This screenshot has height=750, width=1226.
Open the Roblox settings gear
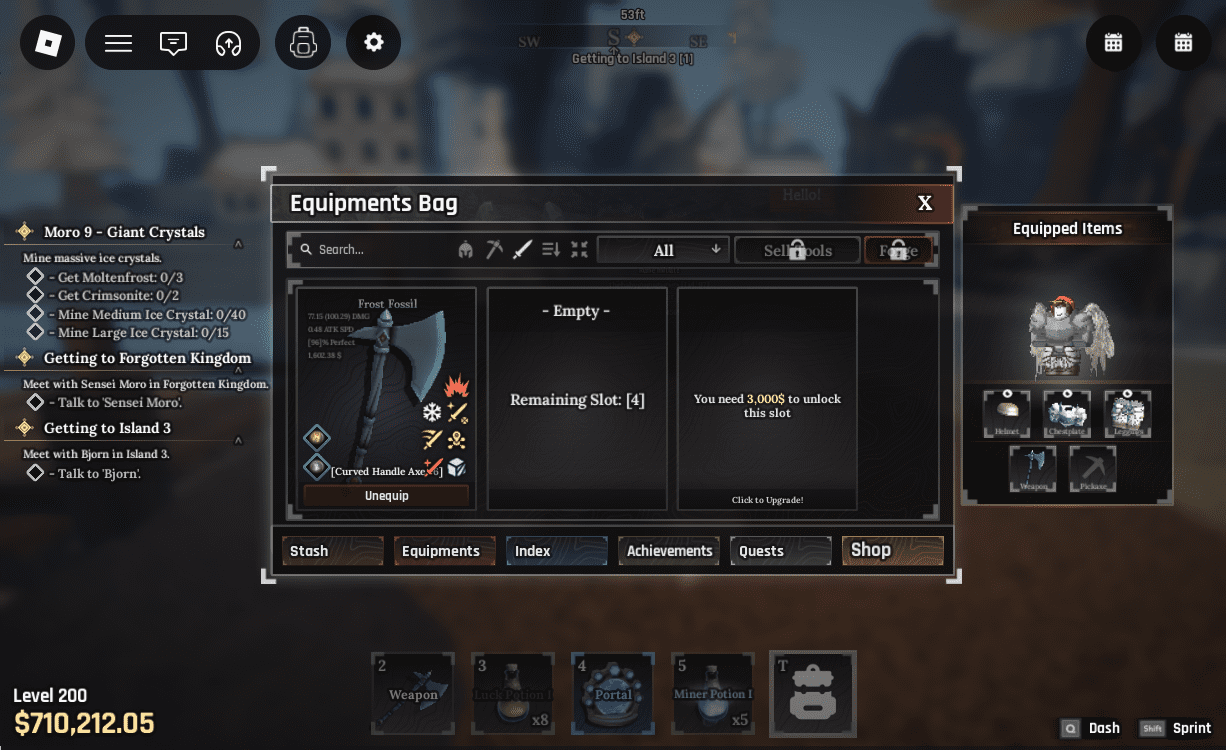(x=374, y=43)
